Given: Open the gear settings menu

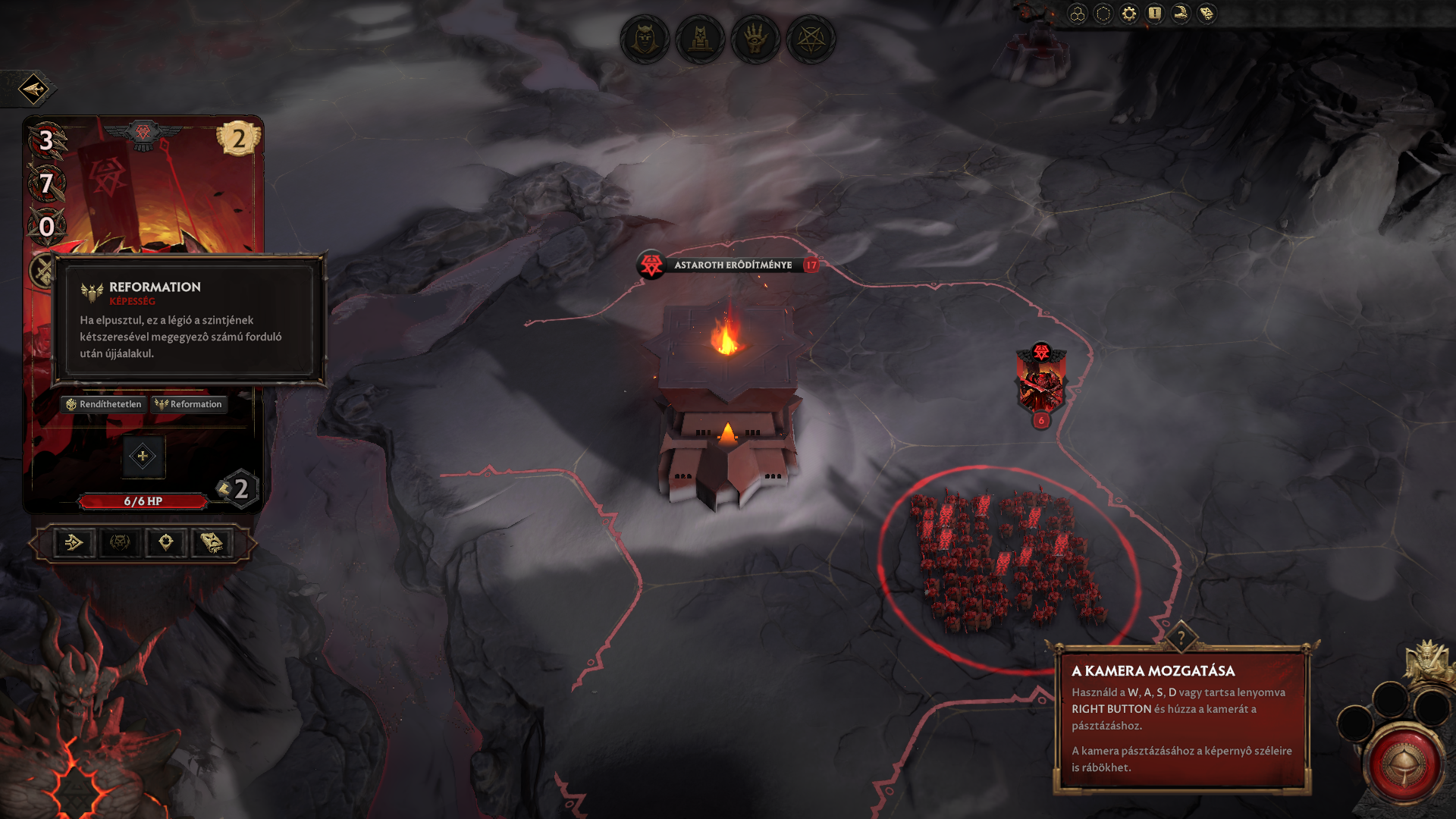Looking at the screenshot, I should (1129, 14).
